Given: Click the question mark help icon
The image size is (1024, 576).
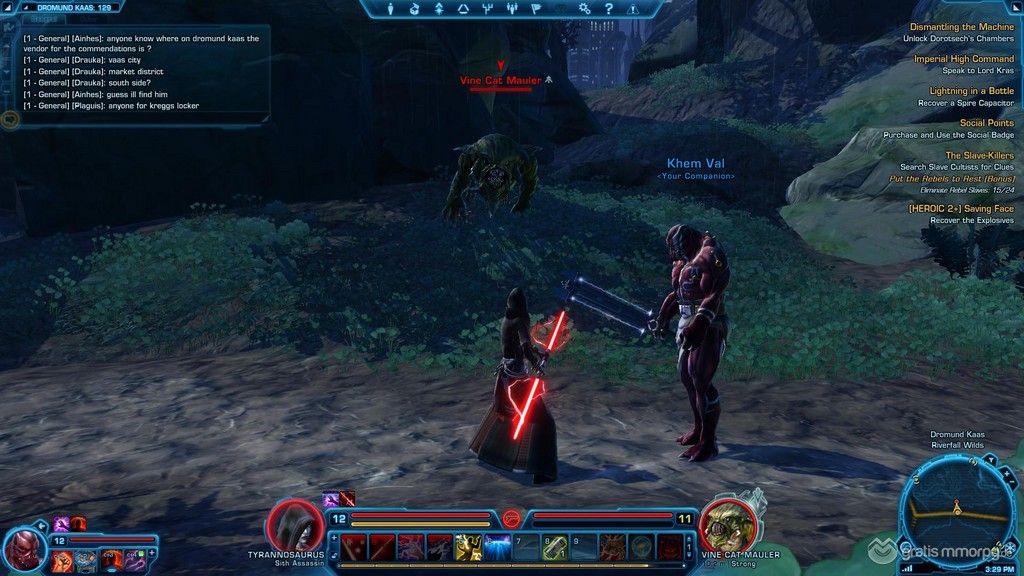Looking at the screenshot, I should [608, 9].
